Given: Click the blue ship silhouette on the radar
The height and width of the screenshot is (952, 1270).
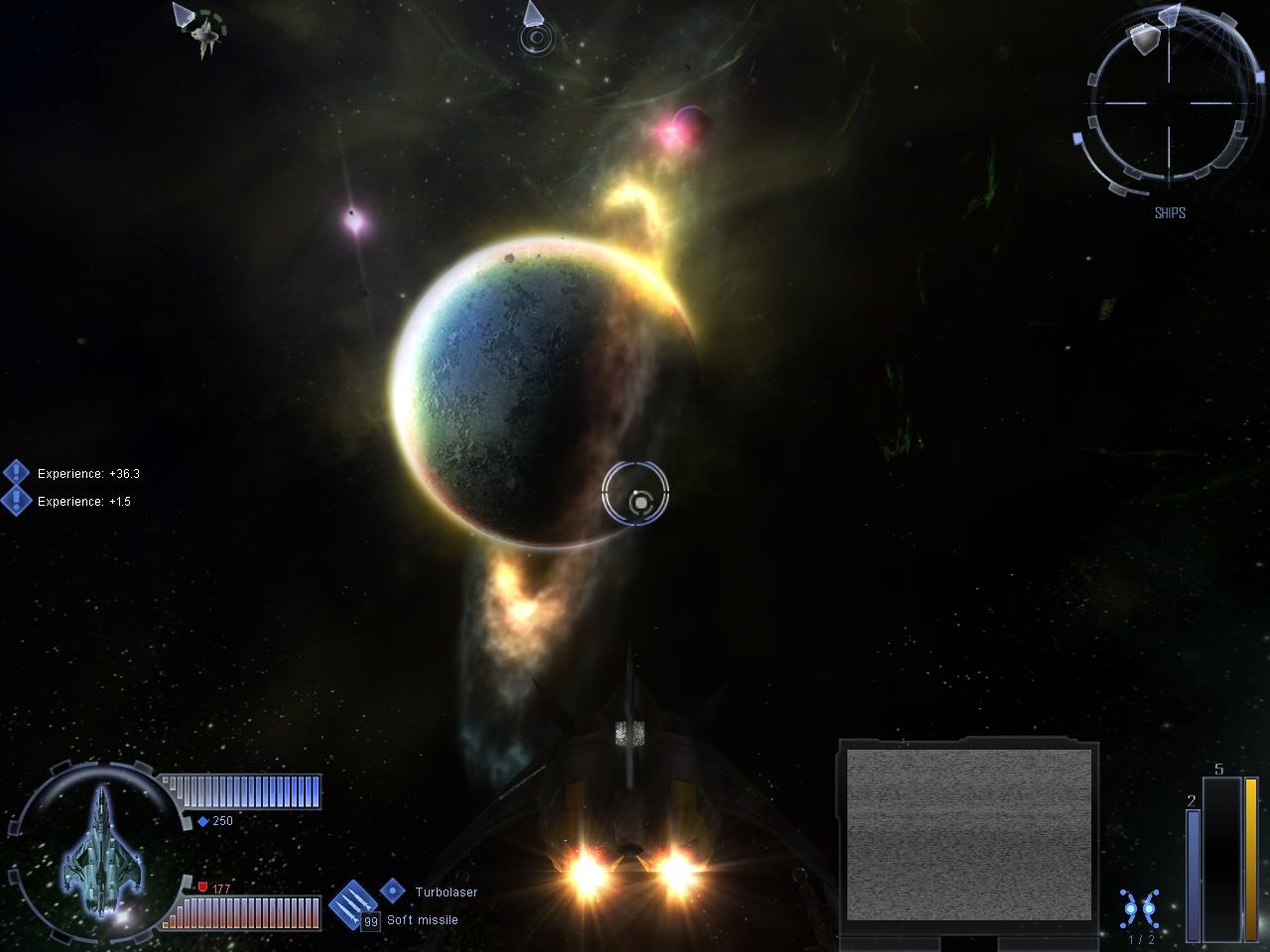Looking at the screenshot, I should tap(100, 853).
